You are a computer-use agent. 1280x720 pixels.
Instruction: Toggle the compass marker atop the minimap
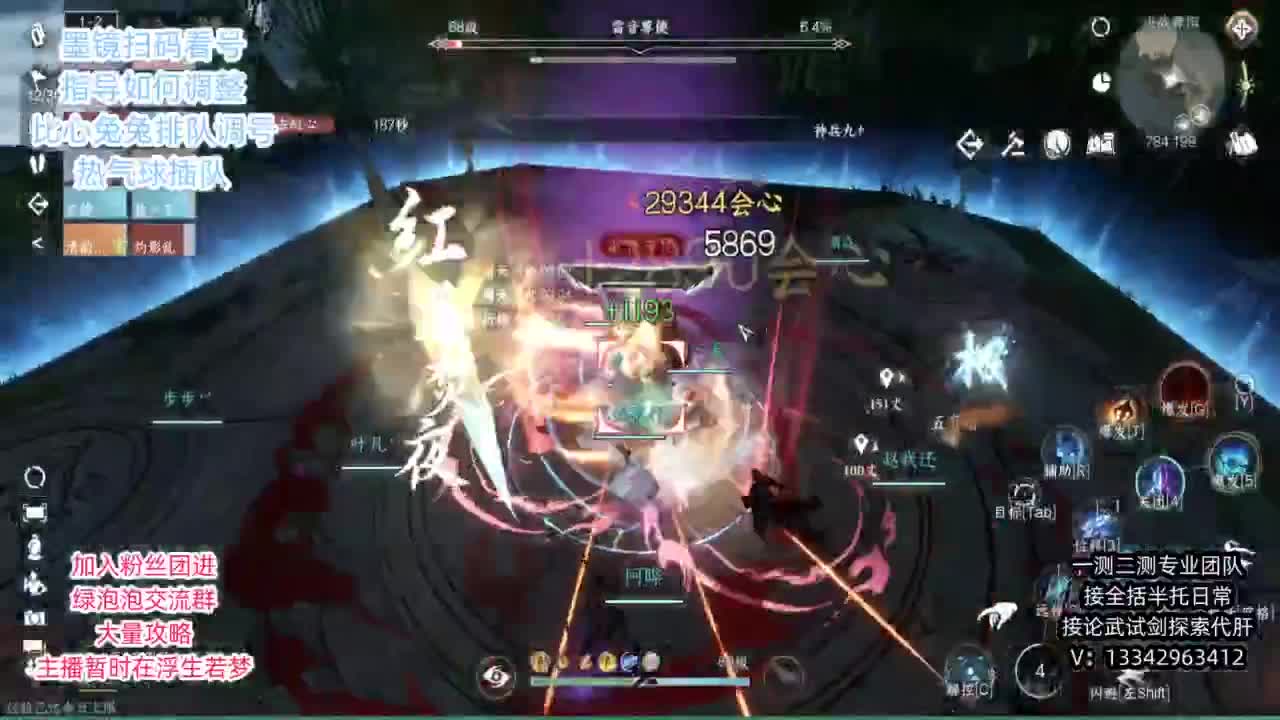point(1241,30)
